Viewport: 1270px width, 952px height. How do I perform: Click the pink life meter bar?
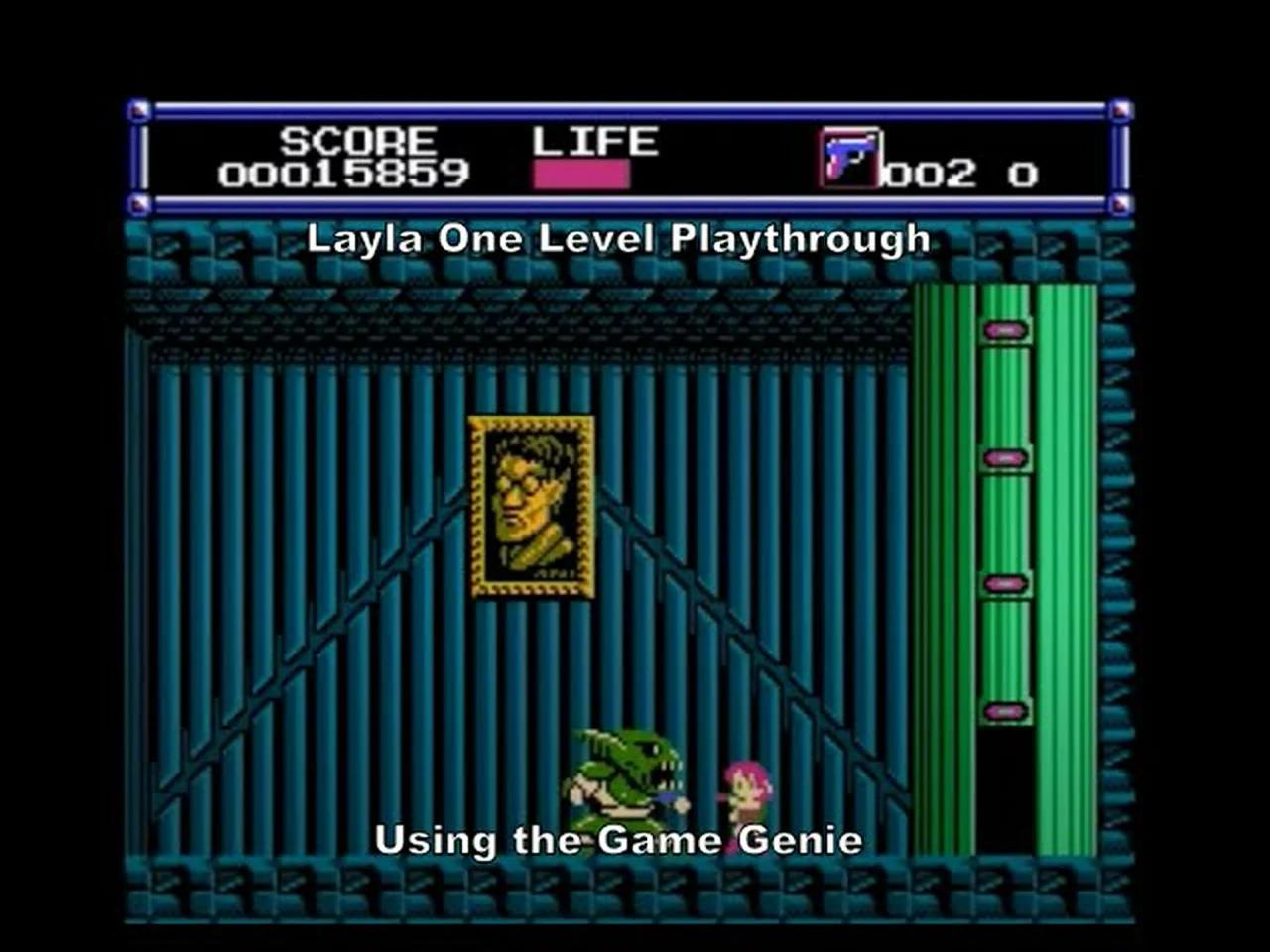pos(583,172)
